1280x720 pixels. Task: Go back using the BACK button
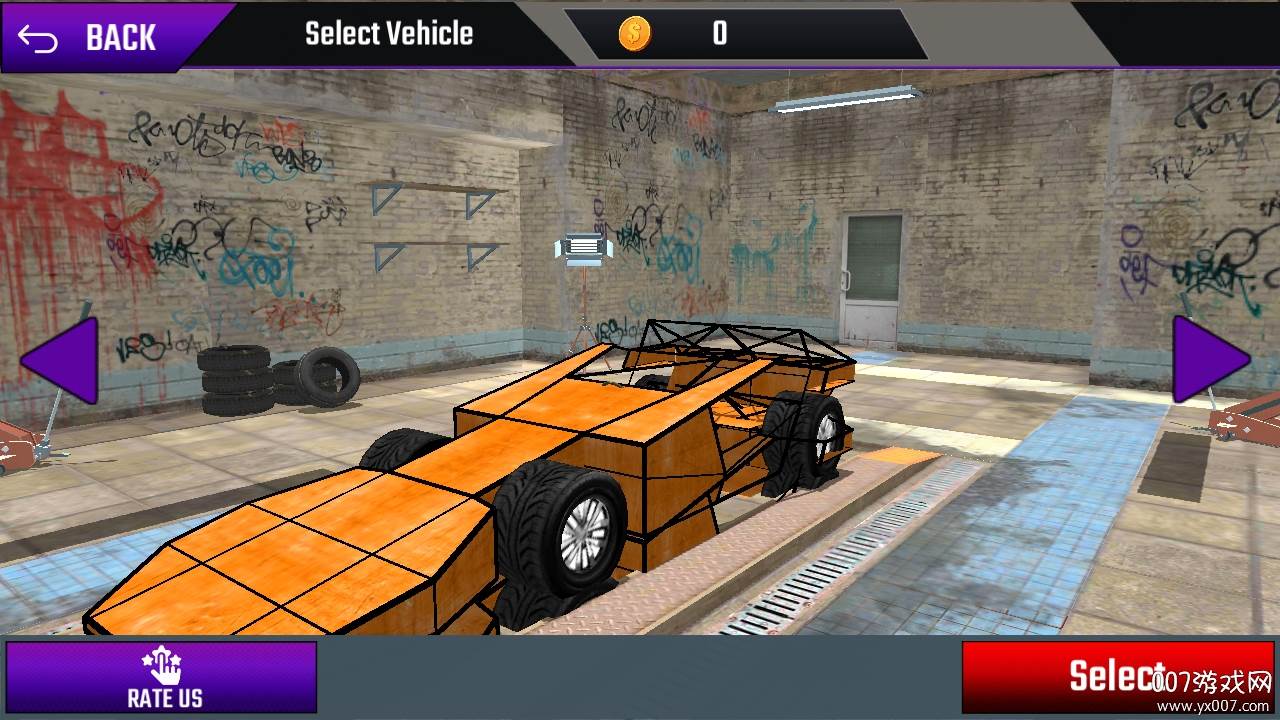(95, 37)
